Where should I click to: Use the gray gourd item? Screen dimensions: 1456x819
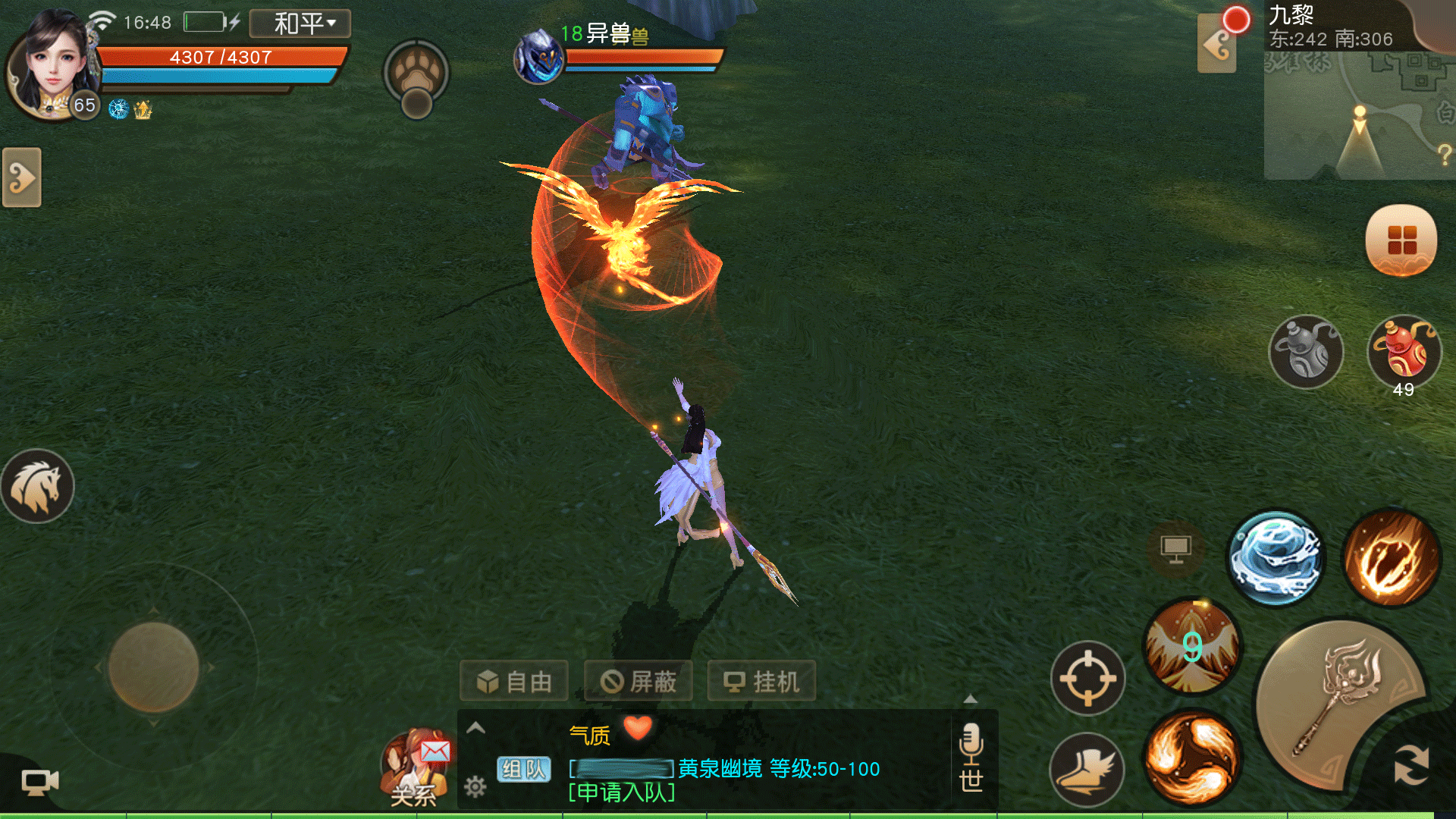coord(1306,352)
